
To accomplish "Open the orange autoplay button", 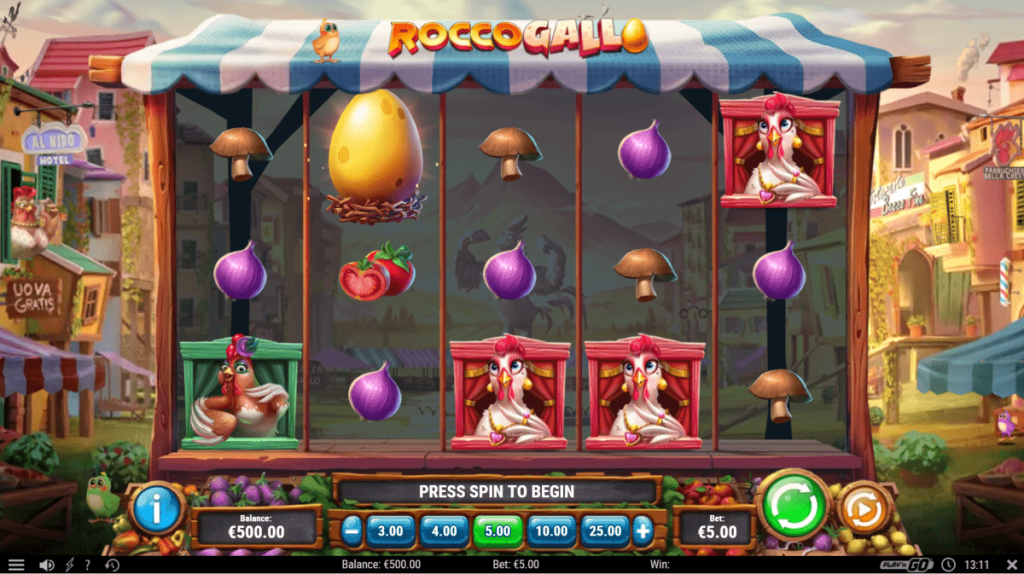I will coord(860,509).
